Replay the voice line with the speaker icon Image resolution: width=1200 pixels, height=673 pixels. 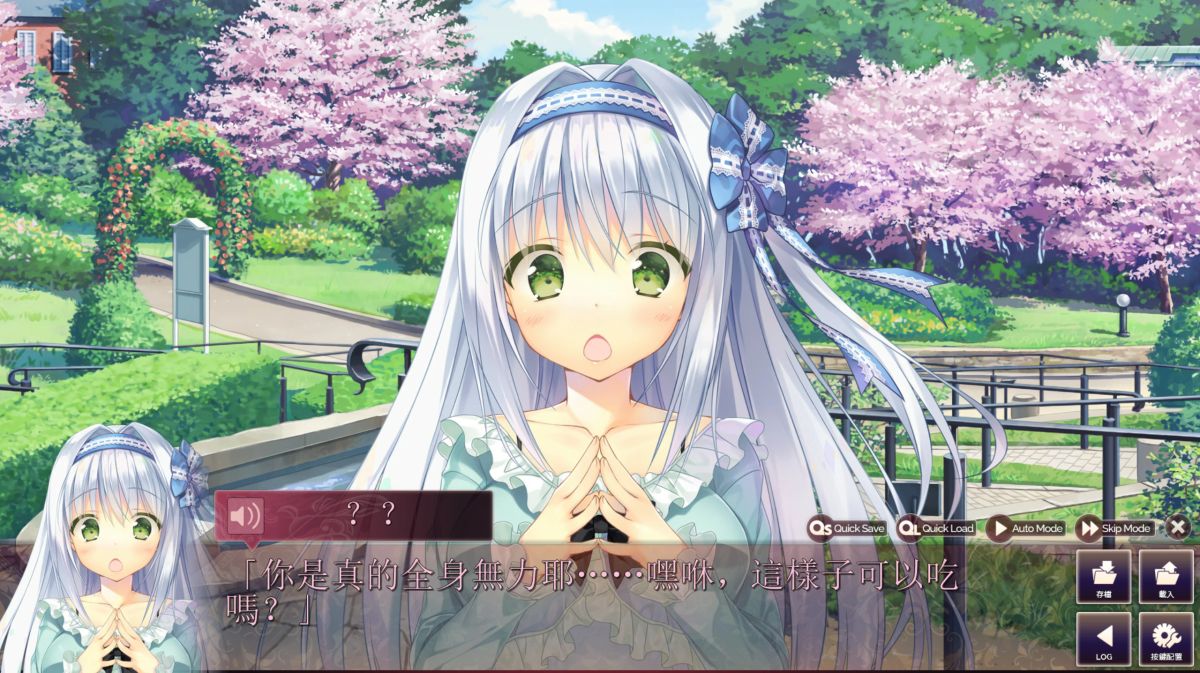point(245,516)
